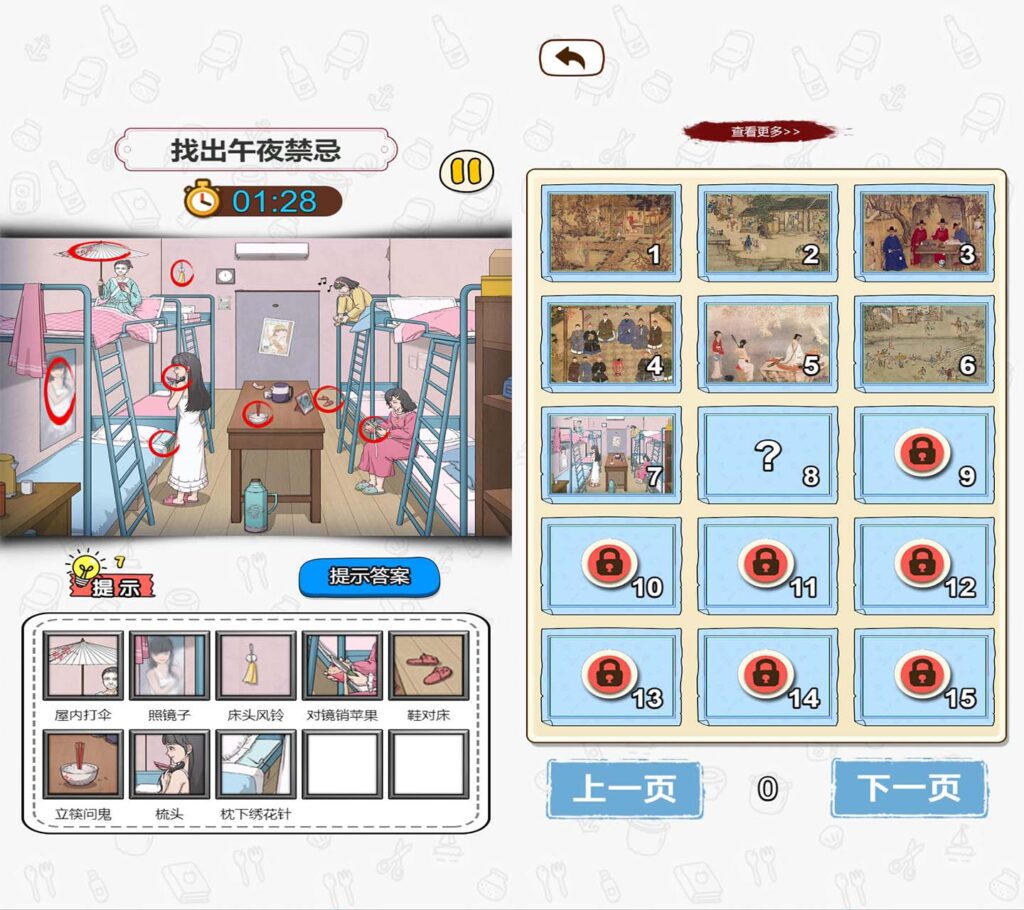
Task: Select the 屋内打伞 found clue tile
Action: click(83, 665)
